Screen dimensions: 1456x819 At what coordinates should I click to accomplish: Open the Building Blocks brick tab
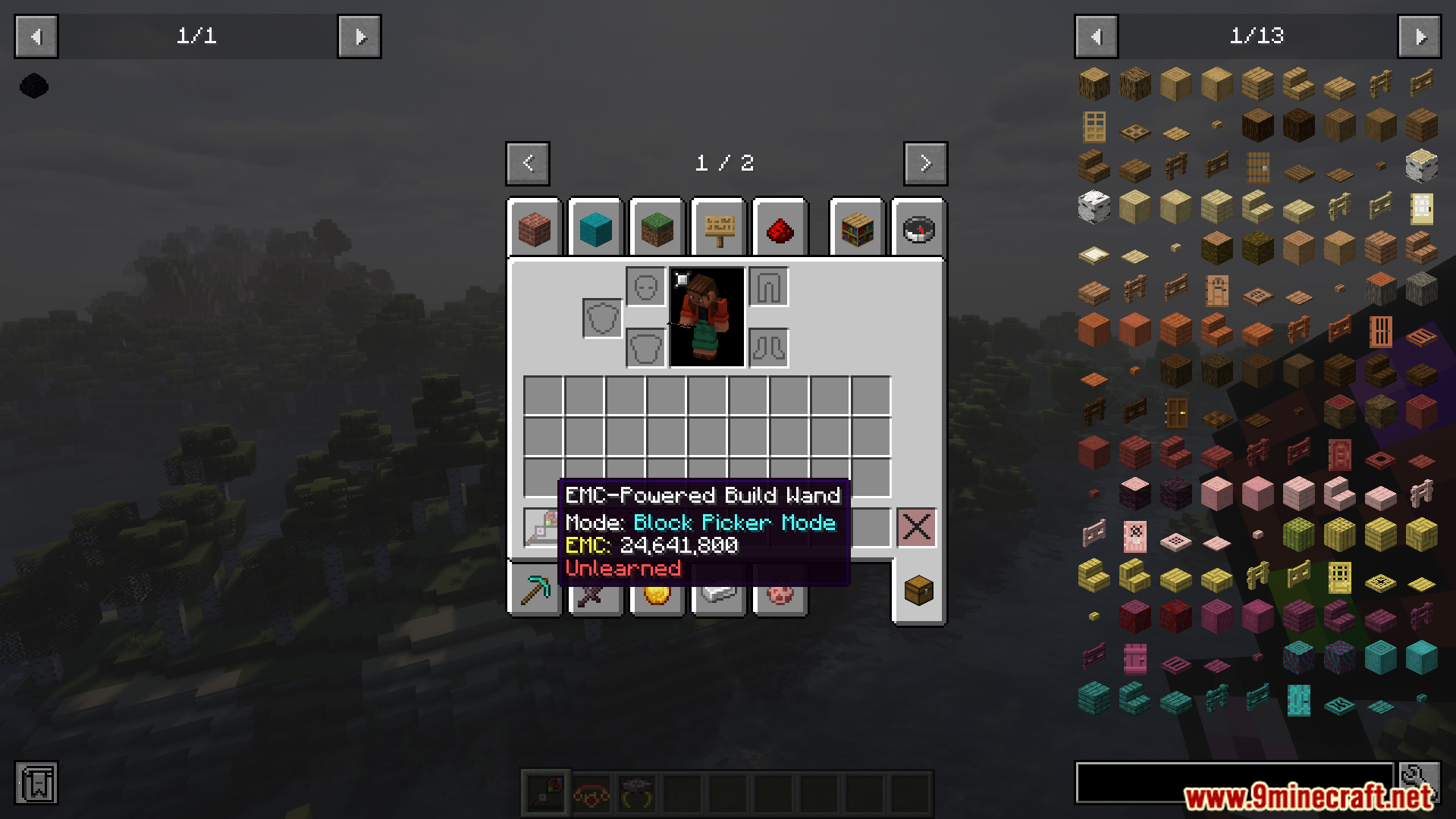(535, 229)
